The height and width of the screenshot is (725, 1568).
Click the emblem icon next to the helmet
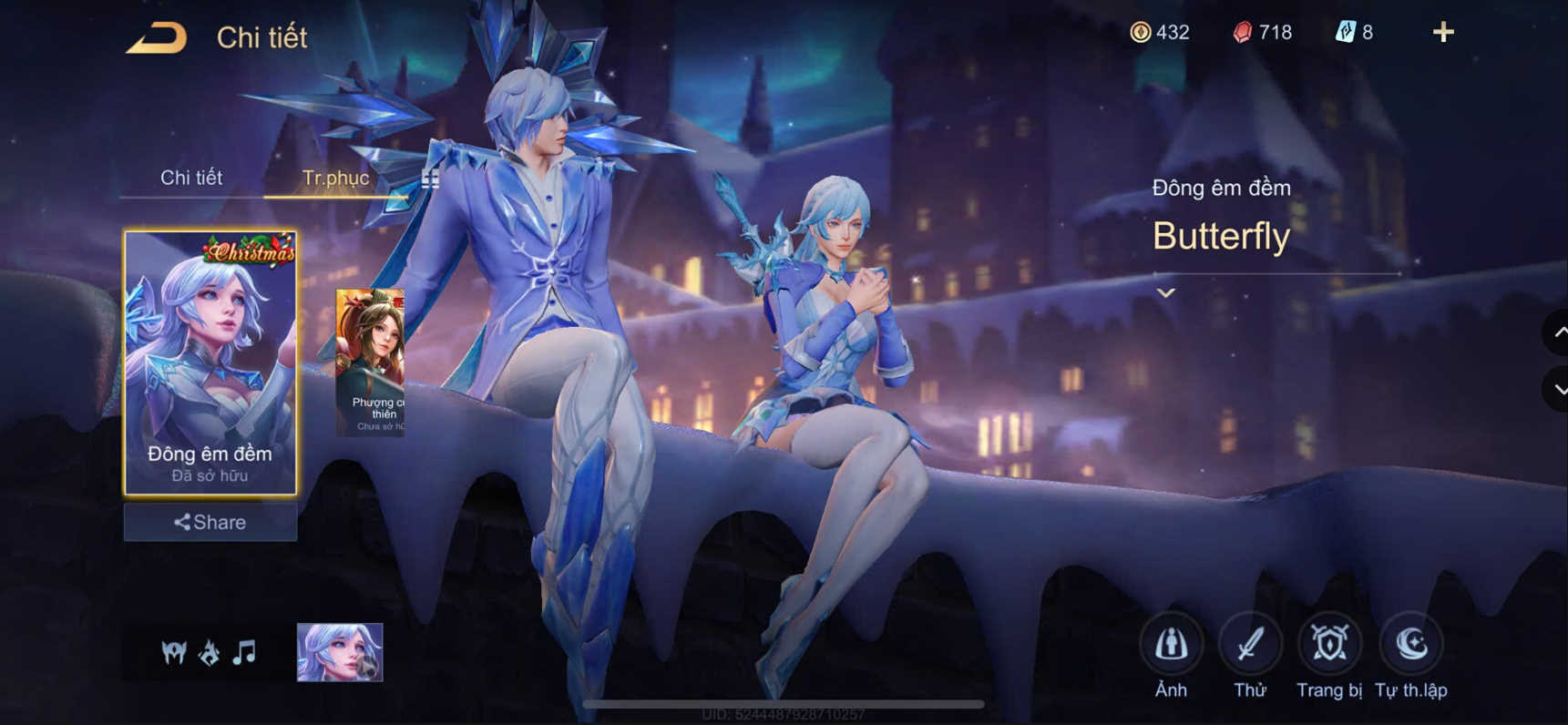(210, 652)
